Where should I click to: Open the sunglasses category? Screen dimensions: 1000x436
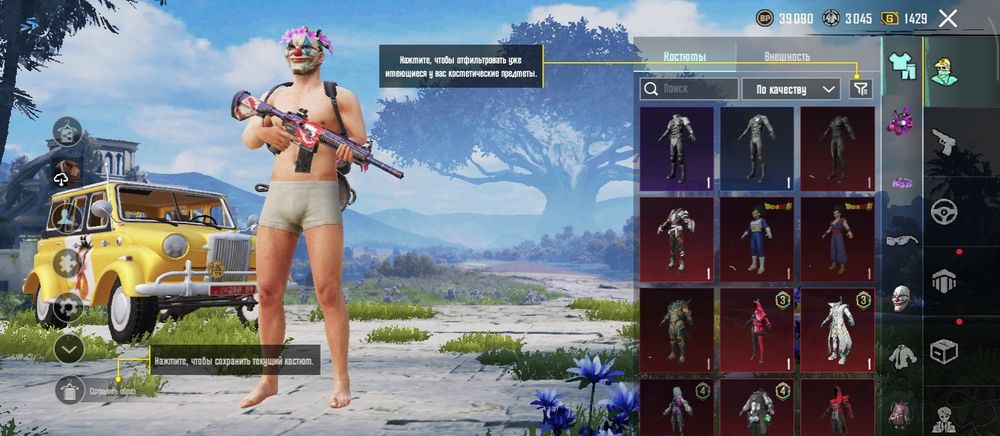(x=902, y=240)
